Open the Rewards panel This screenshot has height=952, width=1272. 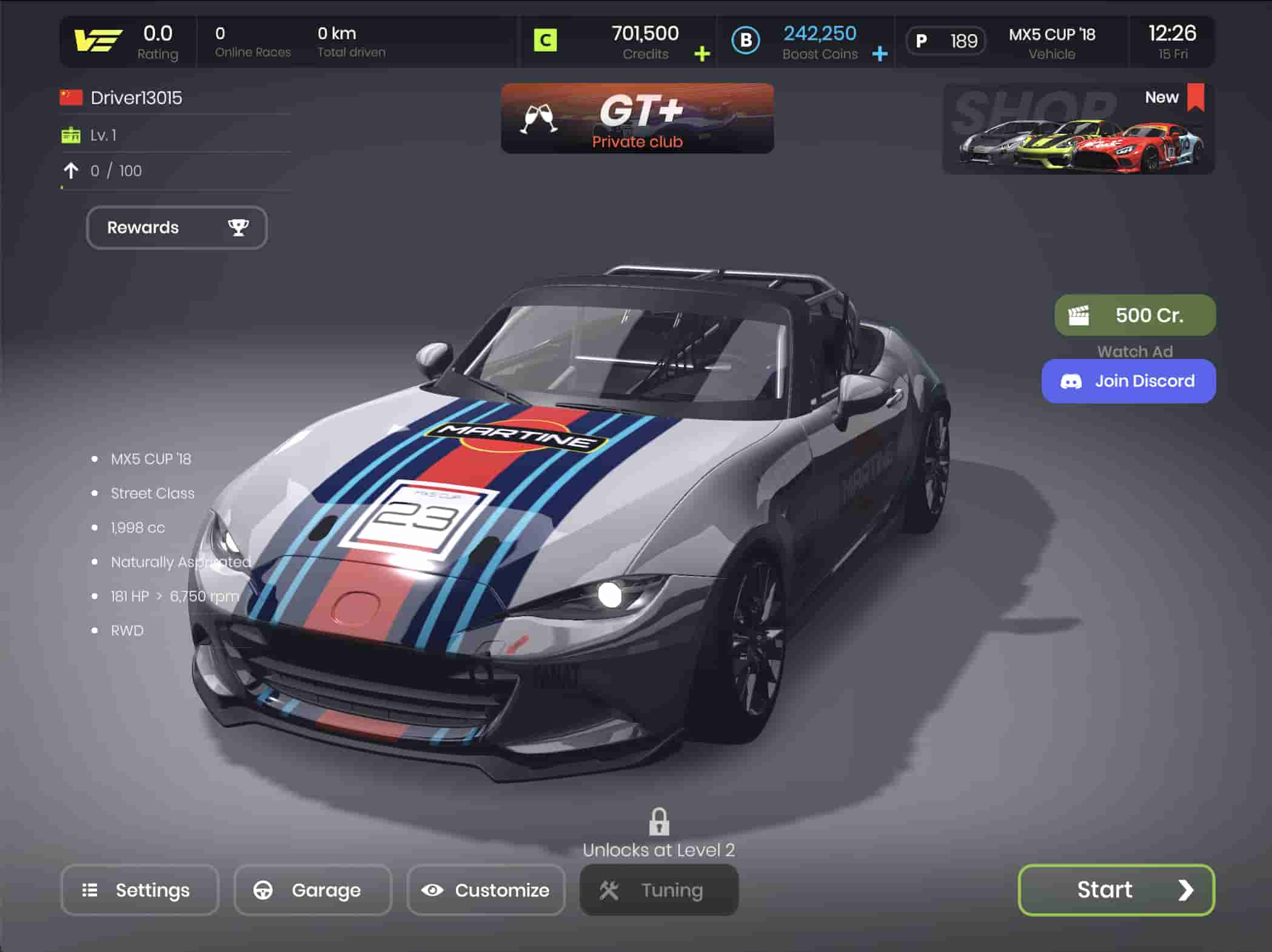pyautogui.click(x=176, y=227)
